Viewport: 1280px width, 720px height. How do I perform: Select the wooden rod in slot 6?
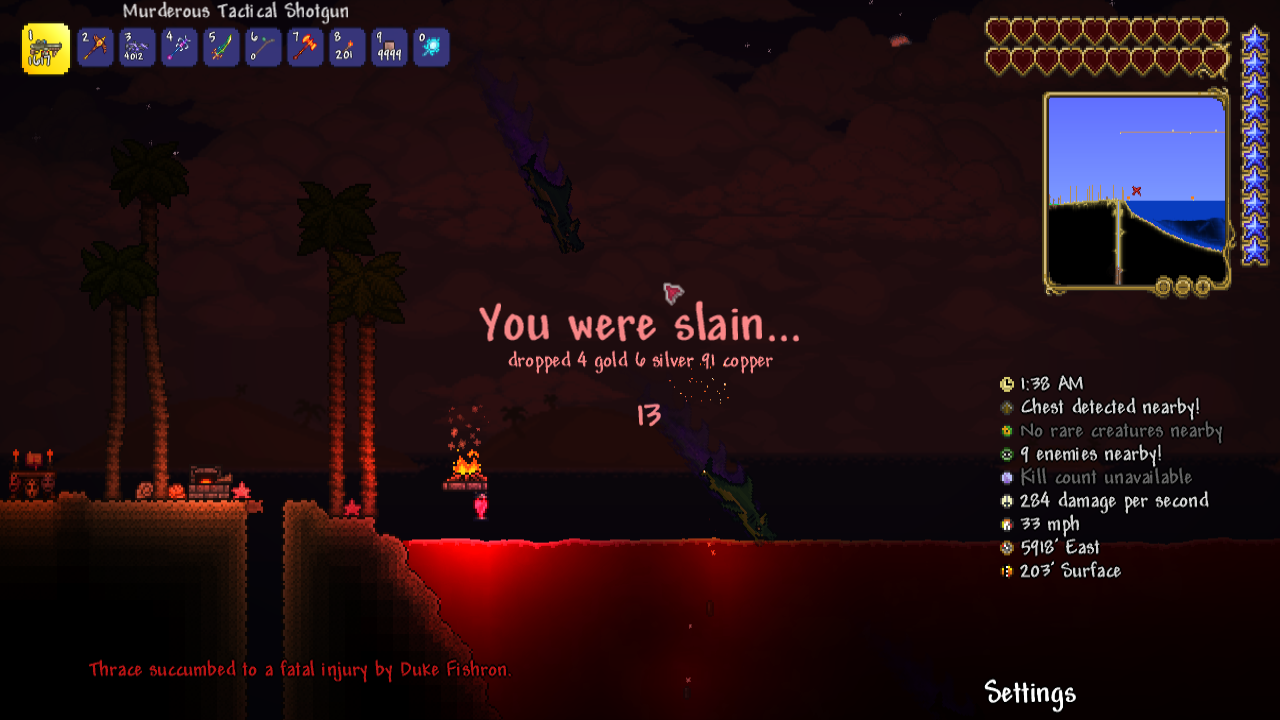pos(263,47)
